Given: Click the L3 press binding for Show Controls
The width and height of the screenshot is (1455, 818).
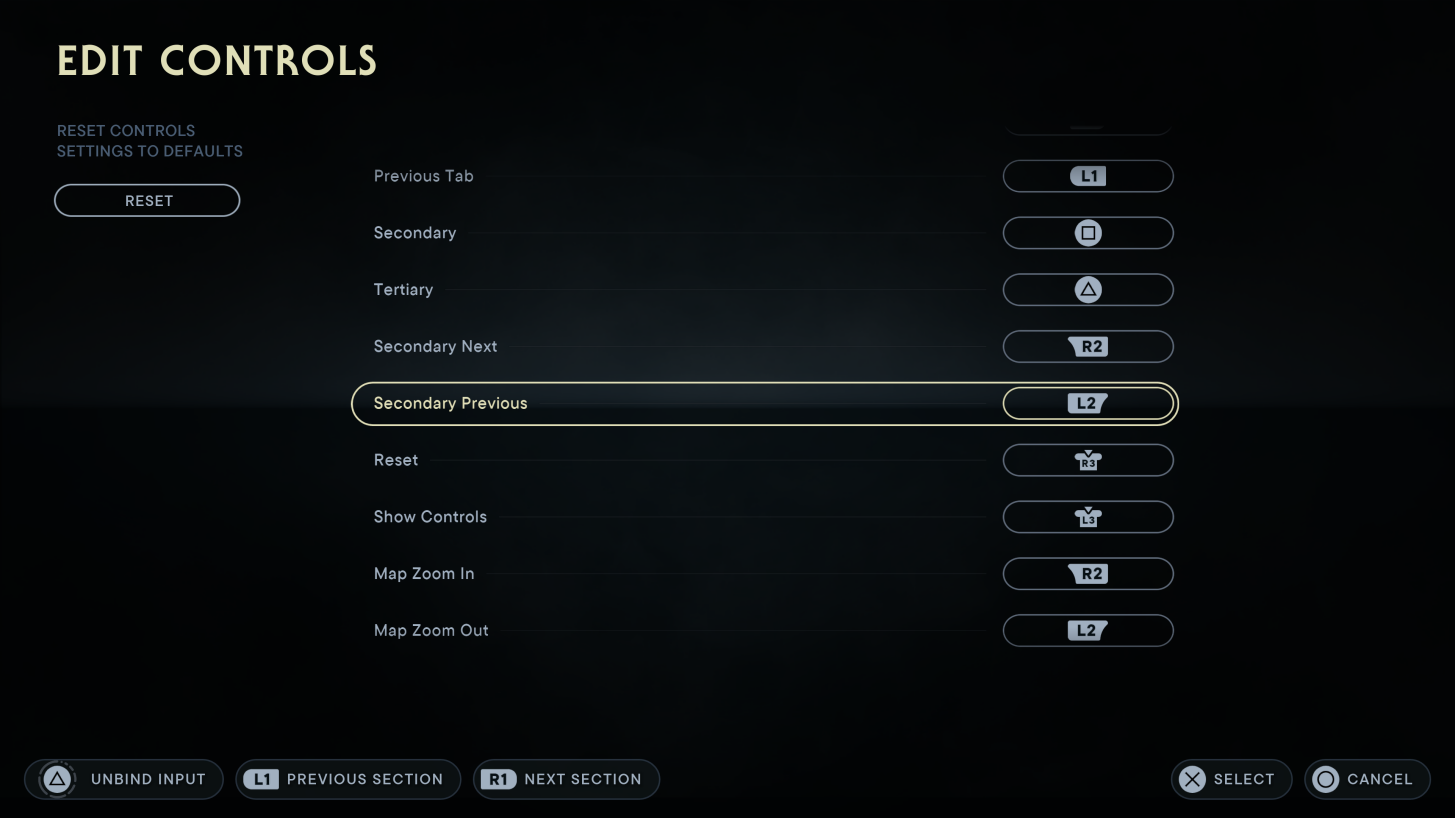Looking at the screenshot, I should [1087, 516].
